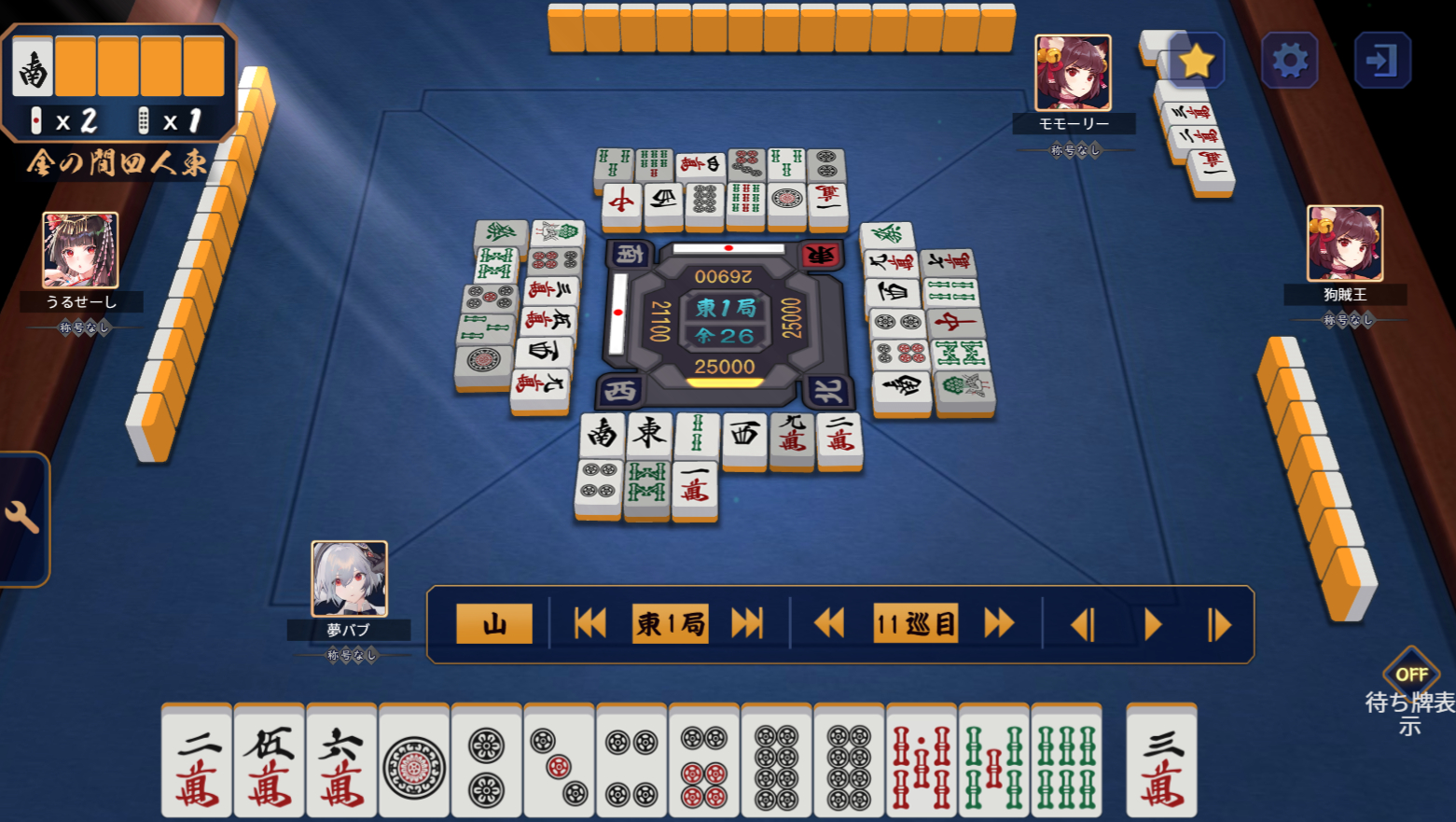1456x822 pixels.
Task: Click the star favorite icon
Action: pos(1199,59)
